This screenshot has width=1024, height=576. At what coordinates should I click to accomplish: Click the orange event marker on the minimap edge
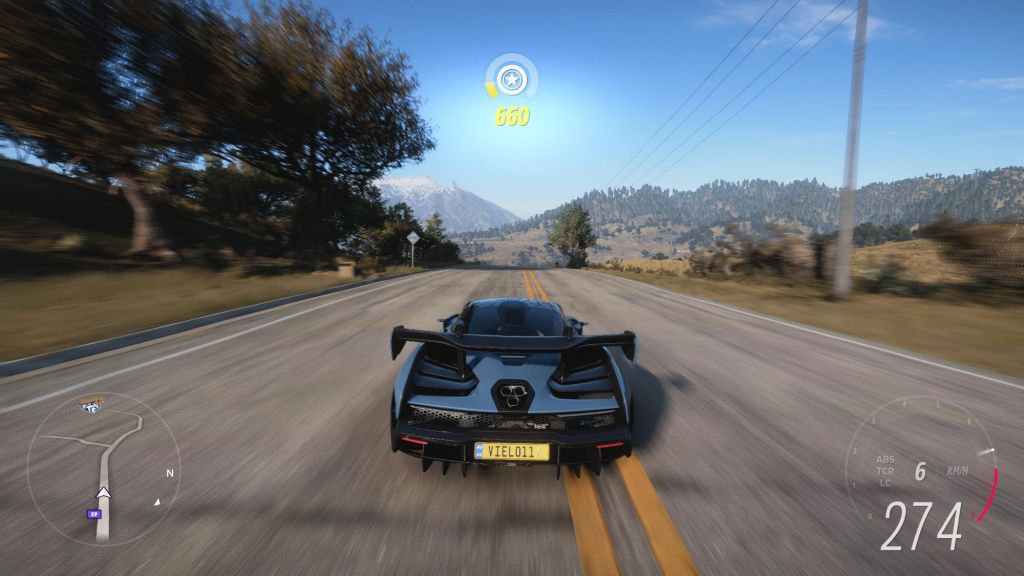[x=91, y=405]
